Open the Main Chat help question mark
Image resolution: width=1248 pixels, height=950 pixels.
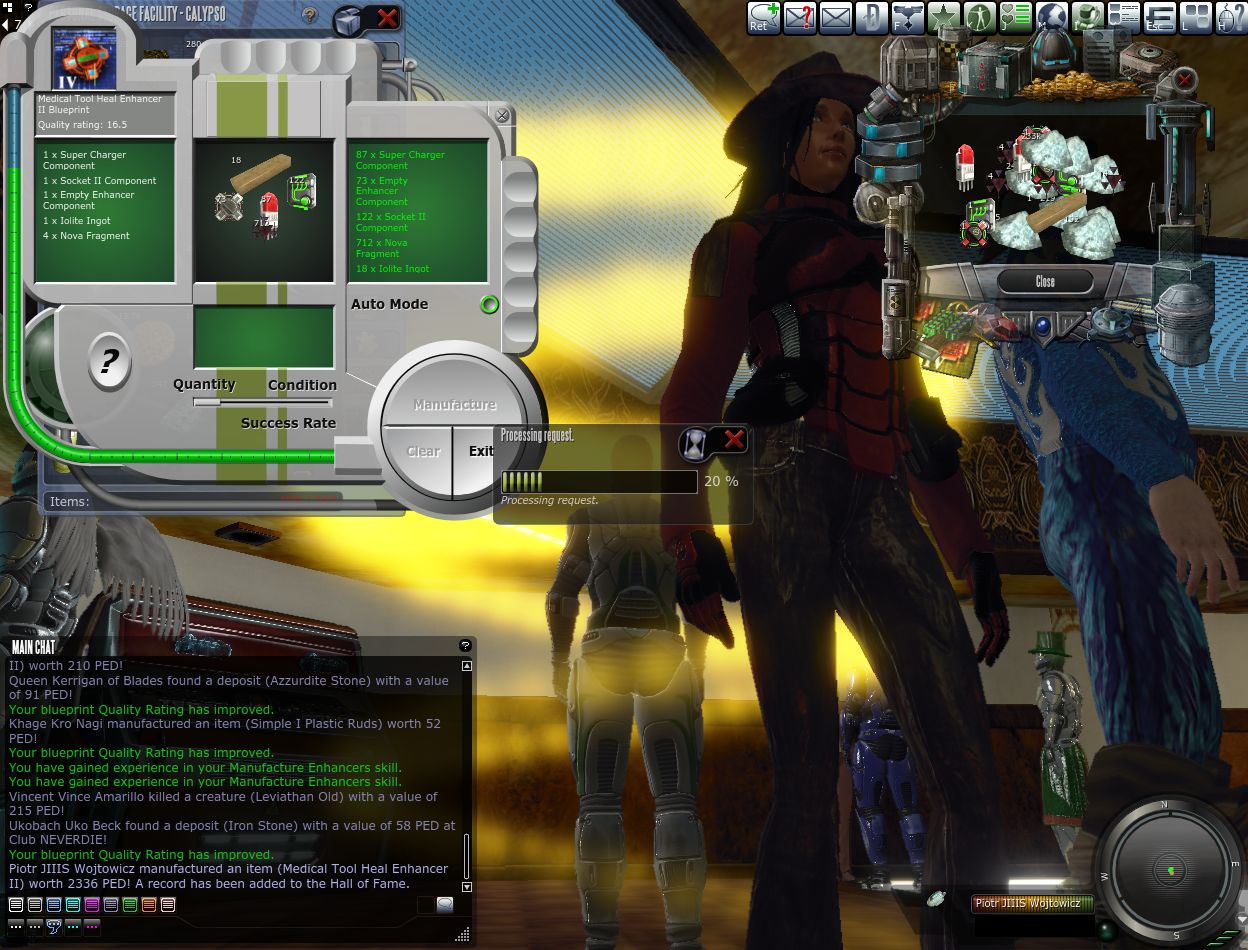click(x=465, y=646)
